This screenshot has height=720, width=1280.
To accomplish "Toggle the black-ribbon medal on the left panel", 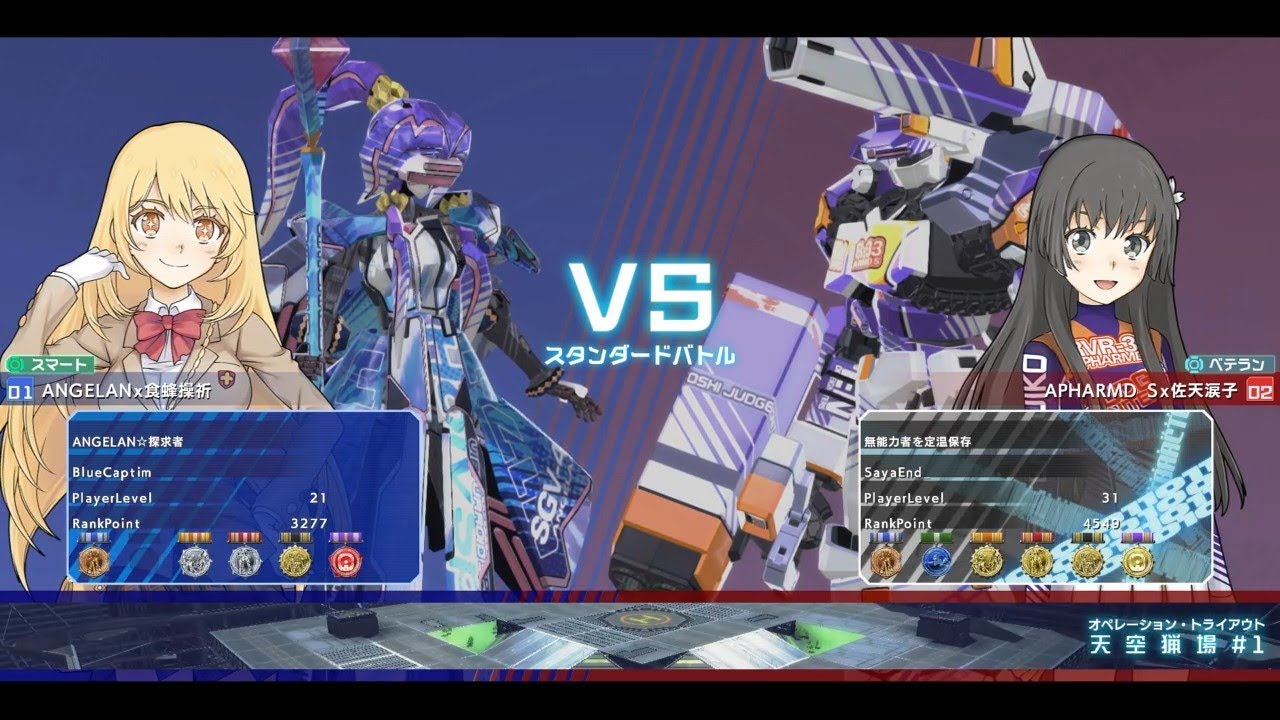I will pos(298,560).
